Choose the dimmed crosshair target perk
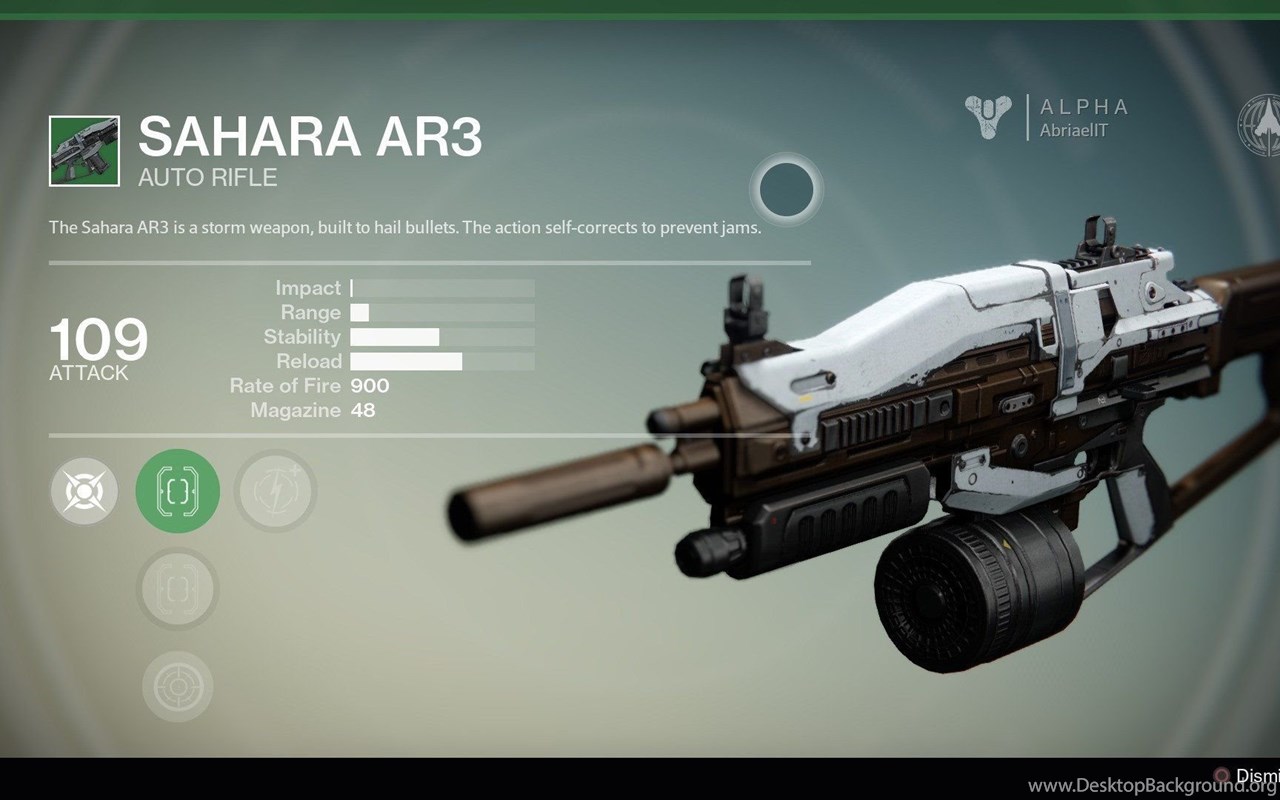1280x800 pixels. tap(178, 687)
